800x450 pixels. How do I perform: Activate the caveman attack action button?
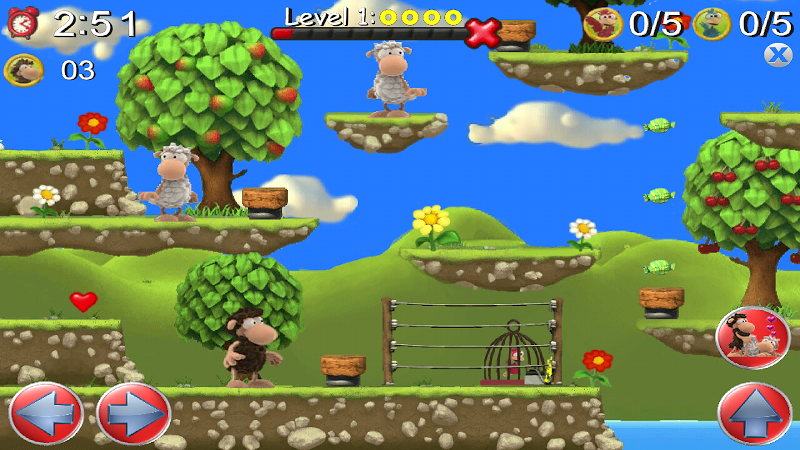coord(753,338)
